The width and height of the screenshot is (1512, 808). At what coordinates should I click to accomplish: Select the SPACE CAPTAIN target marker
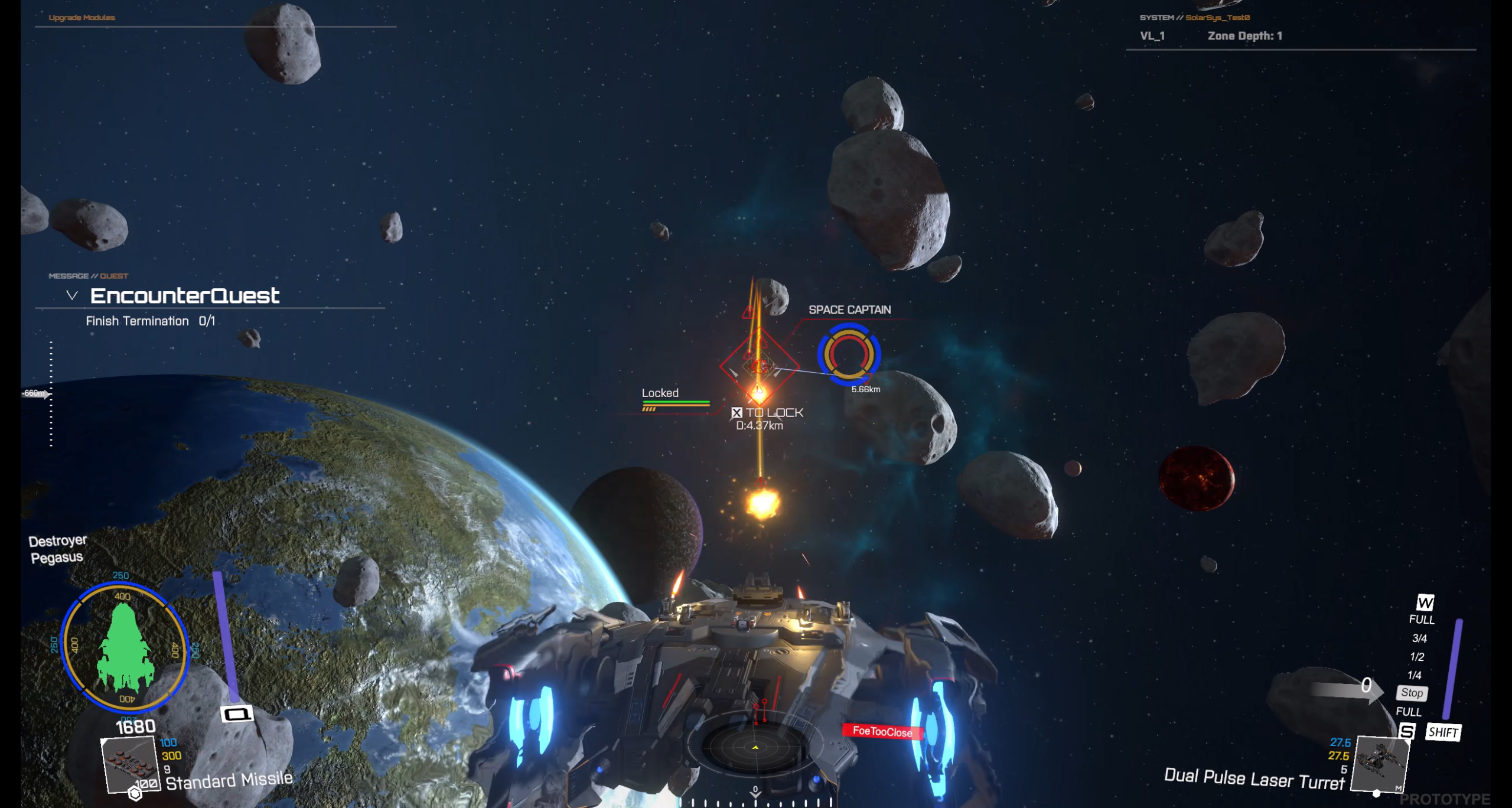coord(849,354)
